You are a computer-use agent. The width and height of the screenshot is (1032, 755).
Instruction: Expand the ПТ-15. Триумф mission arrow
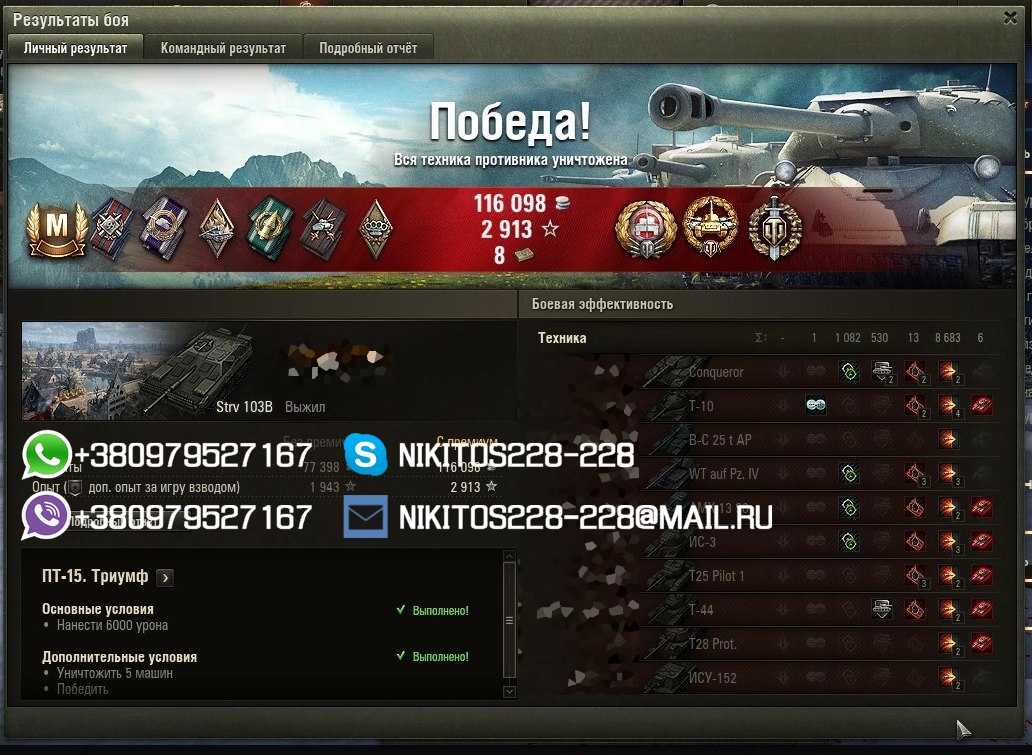click(165, 577)
